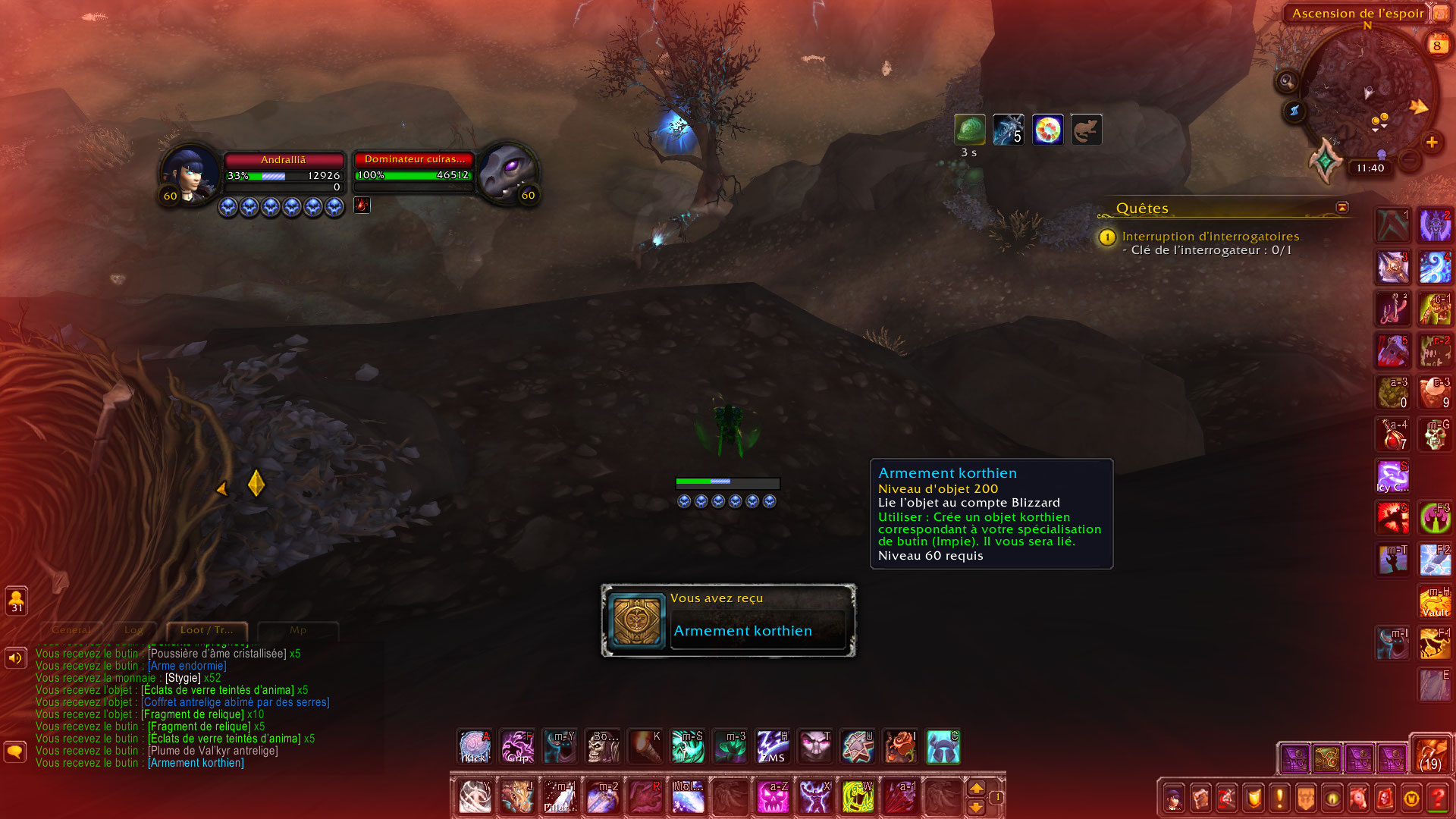
Task: Cancel the 5-stack frost buff icon
Action: 1008,129
